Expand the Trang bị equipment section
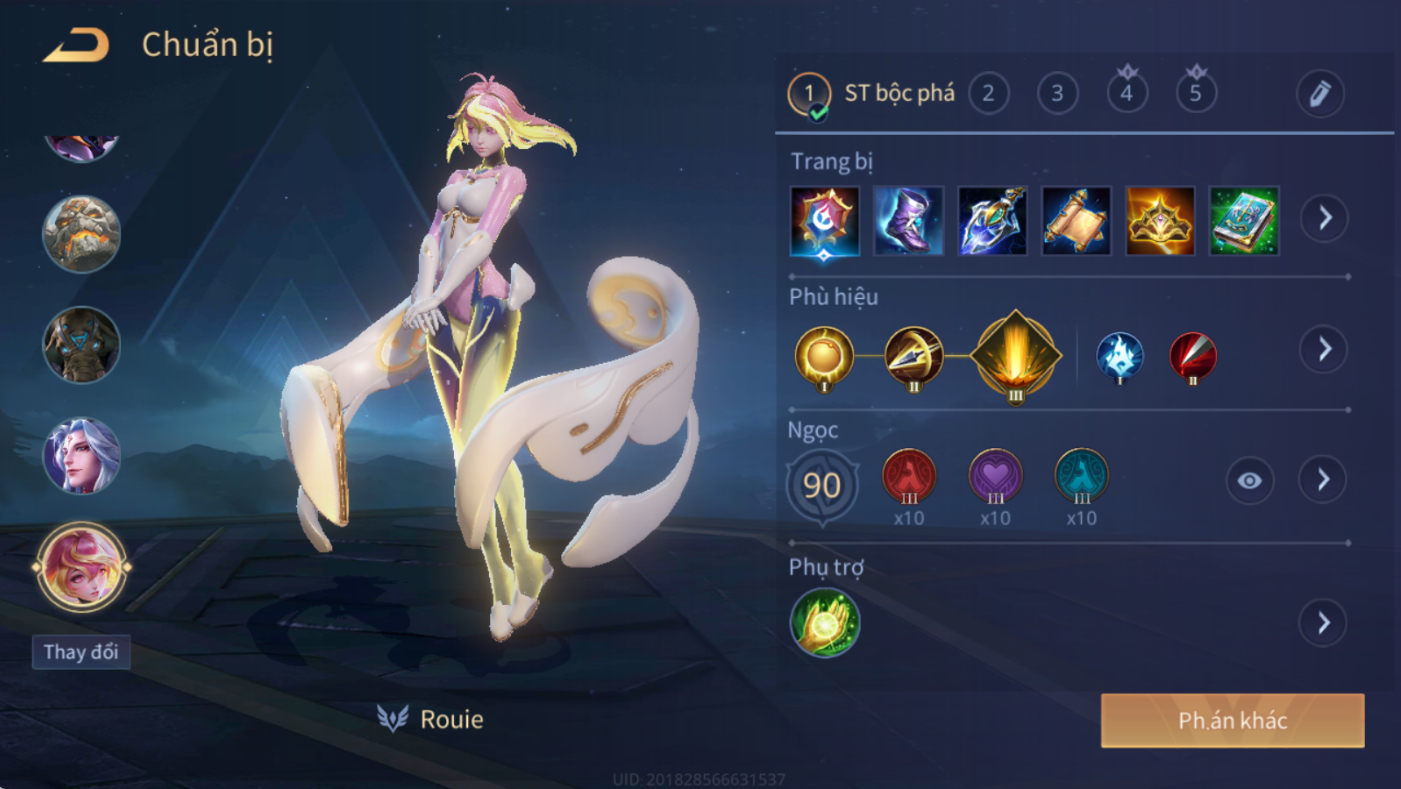 1324,218
